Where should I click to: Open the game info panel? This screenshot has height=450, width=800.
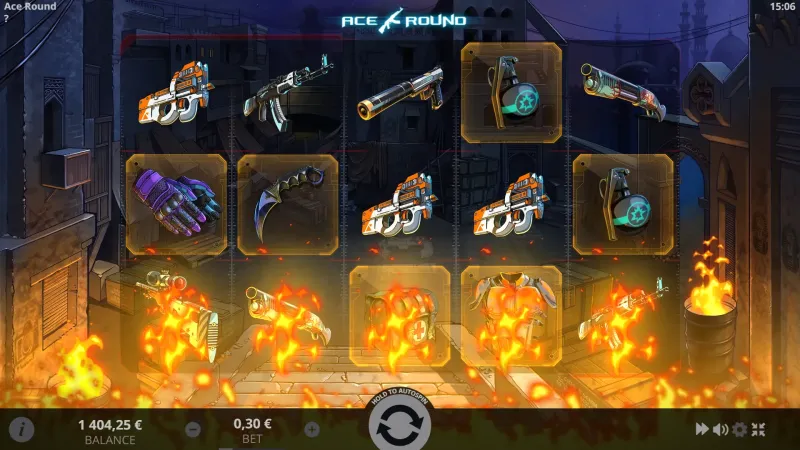21,429
